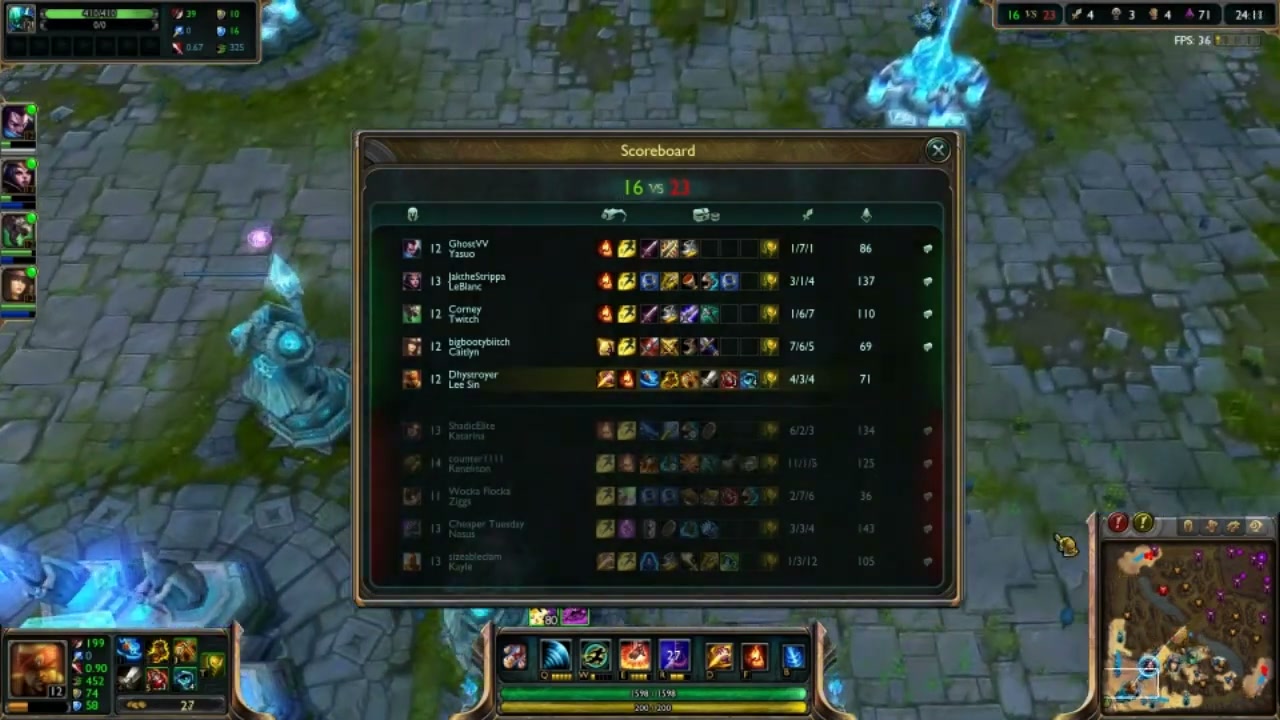1280x720 pixels.
Task: Toggle the red danger alert button above the minimap
Action: click(x=1118, y=523)
